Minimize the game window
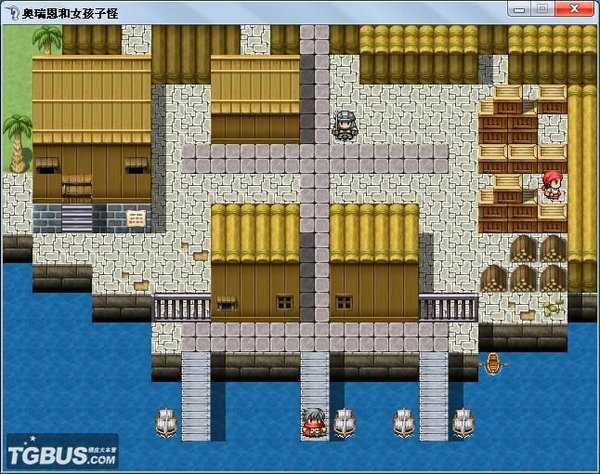Image resolution: width=600 pixels, height=474 pixels. (521, 8)
